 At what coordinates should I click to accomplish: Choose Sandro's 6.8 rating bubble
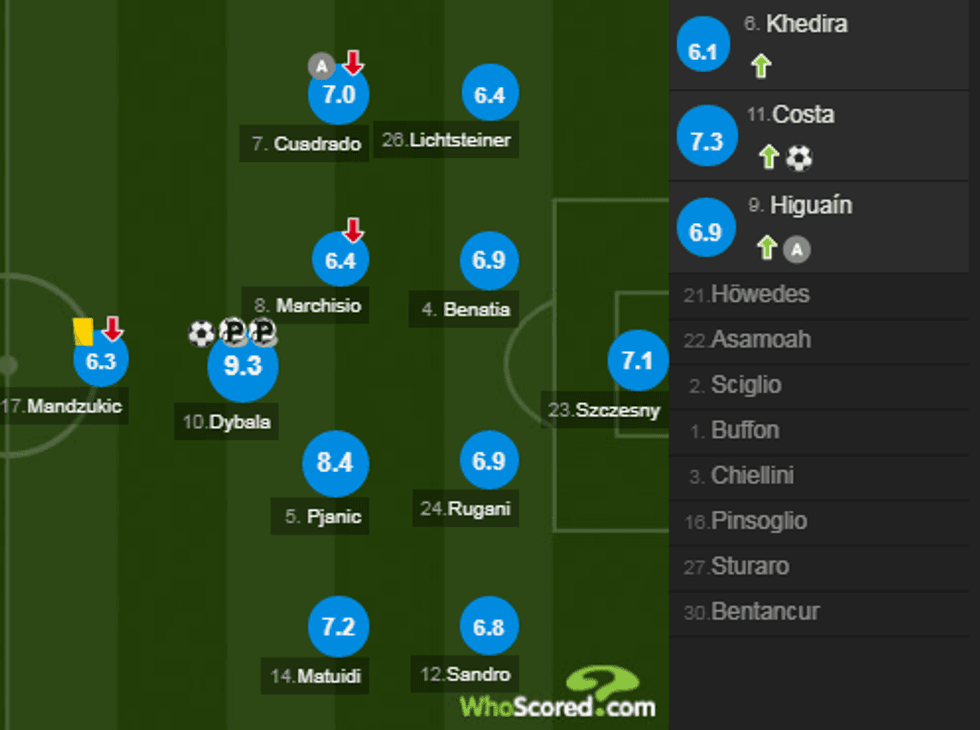pos(489,627)
